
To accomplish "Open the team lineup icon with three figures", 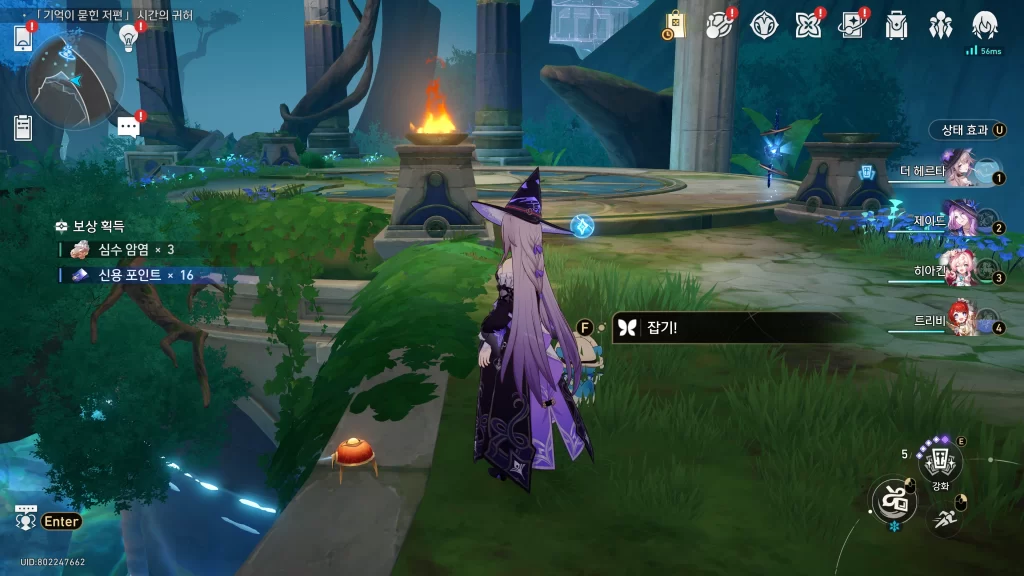I will (941, 25).
